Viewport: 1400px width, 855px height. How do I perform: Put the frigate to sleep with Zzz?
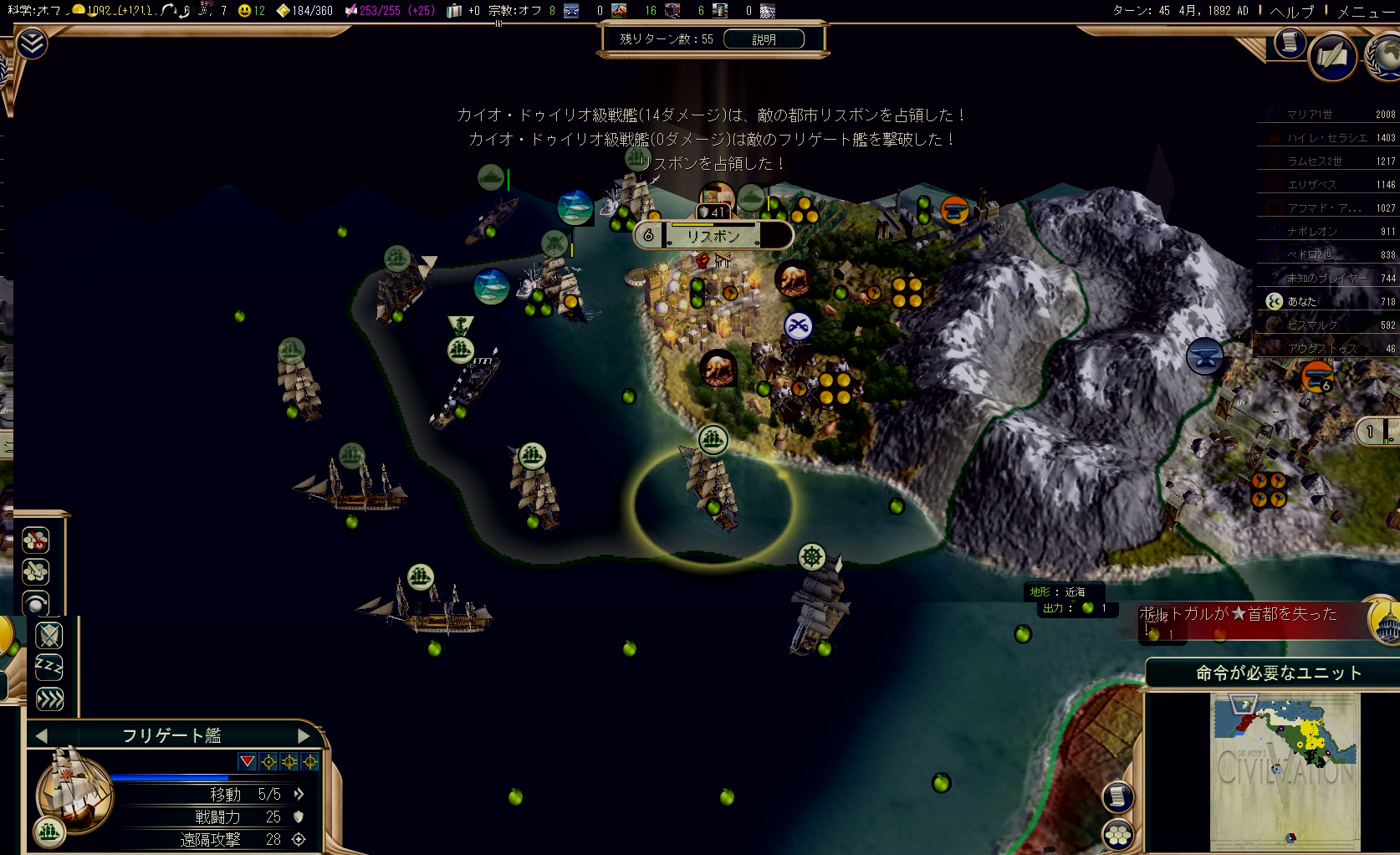coord(49,667)
